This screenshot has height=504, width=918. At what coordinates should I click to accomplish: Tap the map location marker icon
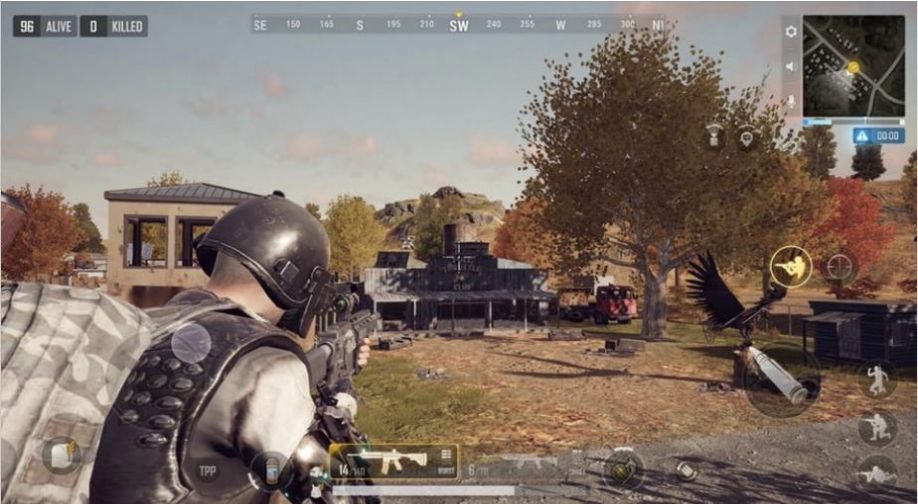tap(747, 139)
